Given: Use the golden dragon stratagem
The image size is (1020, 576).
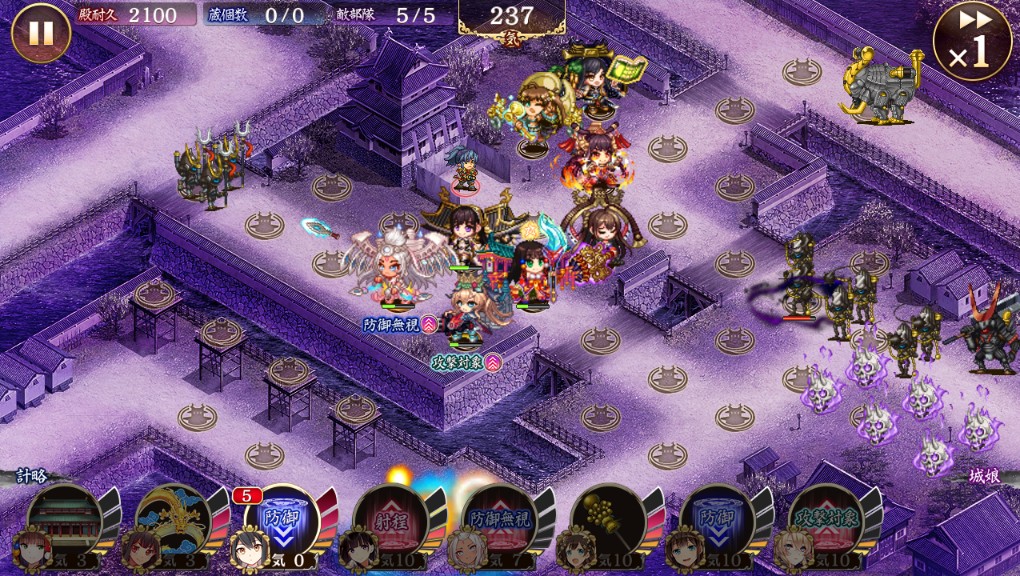Looking at the screenshot, I should (173, 520).
